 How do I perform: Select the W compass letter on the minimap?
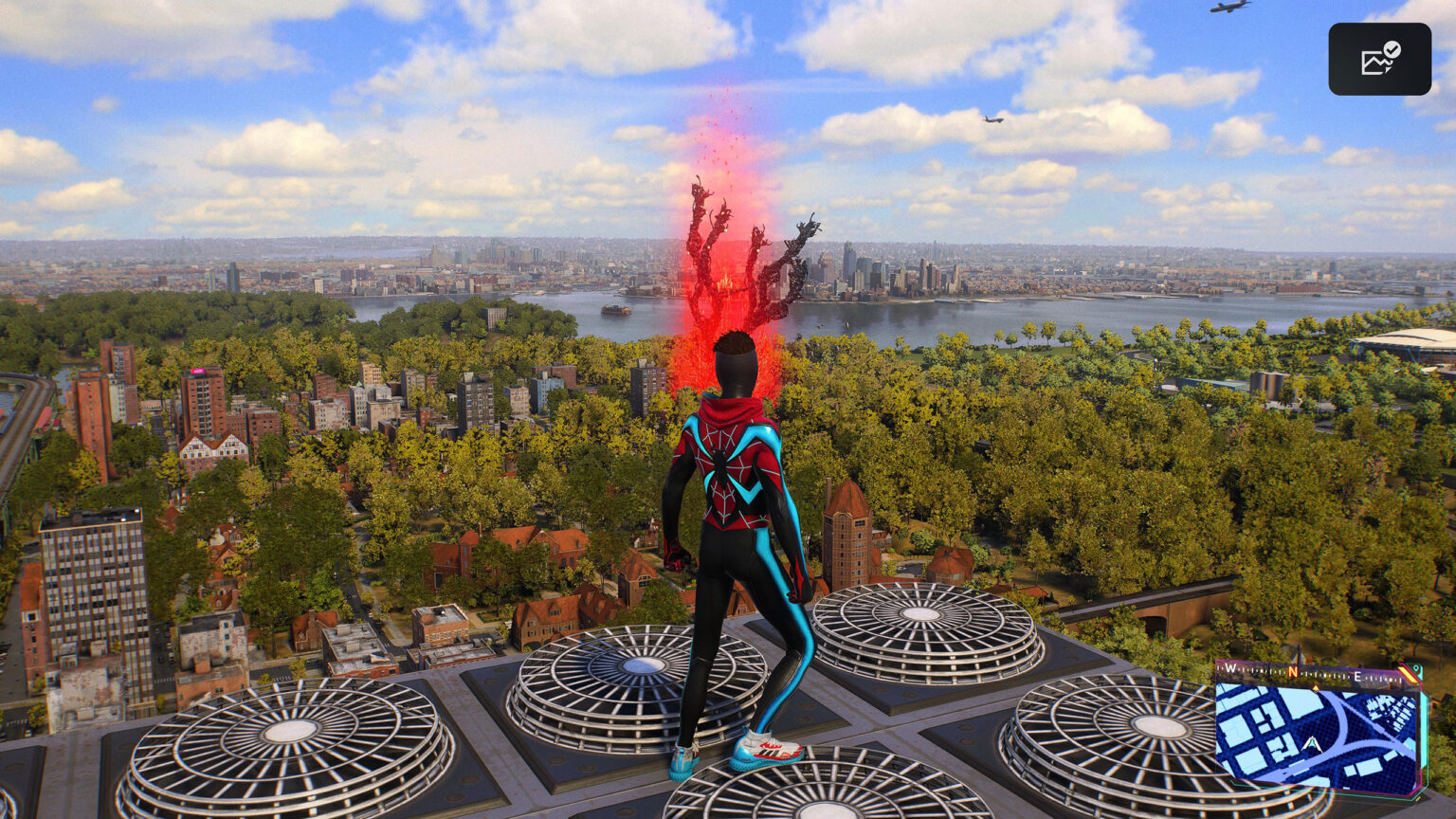pos(1230,667)
